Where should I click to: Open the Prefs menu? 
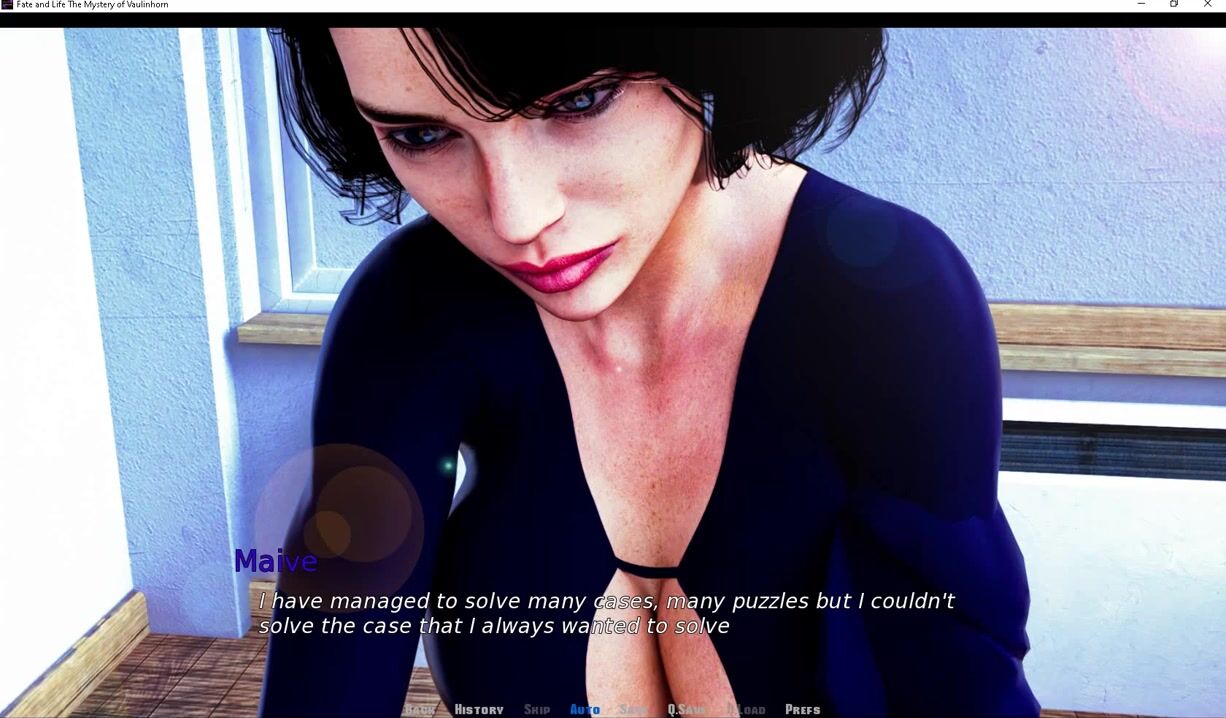802,709
